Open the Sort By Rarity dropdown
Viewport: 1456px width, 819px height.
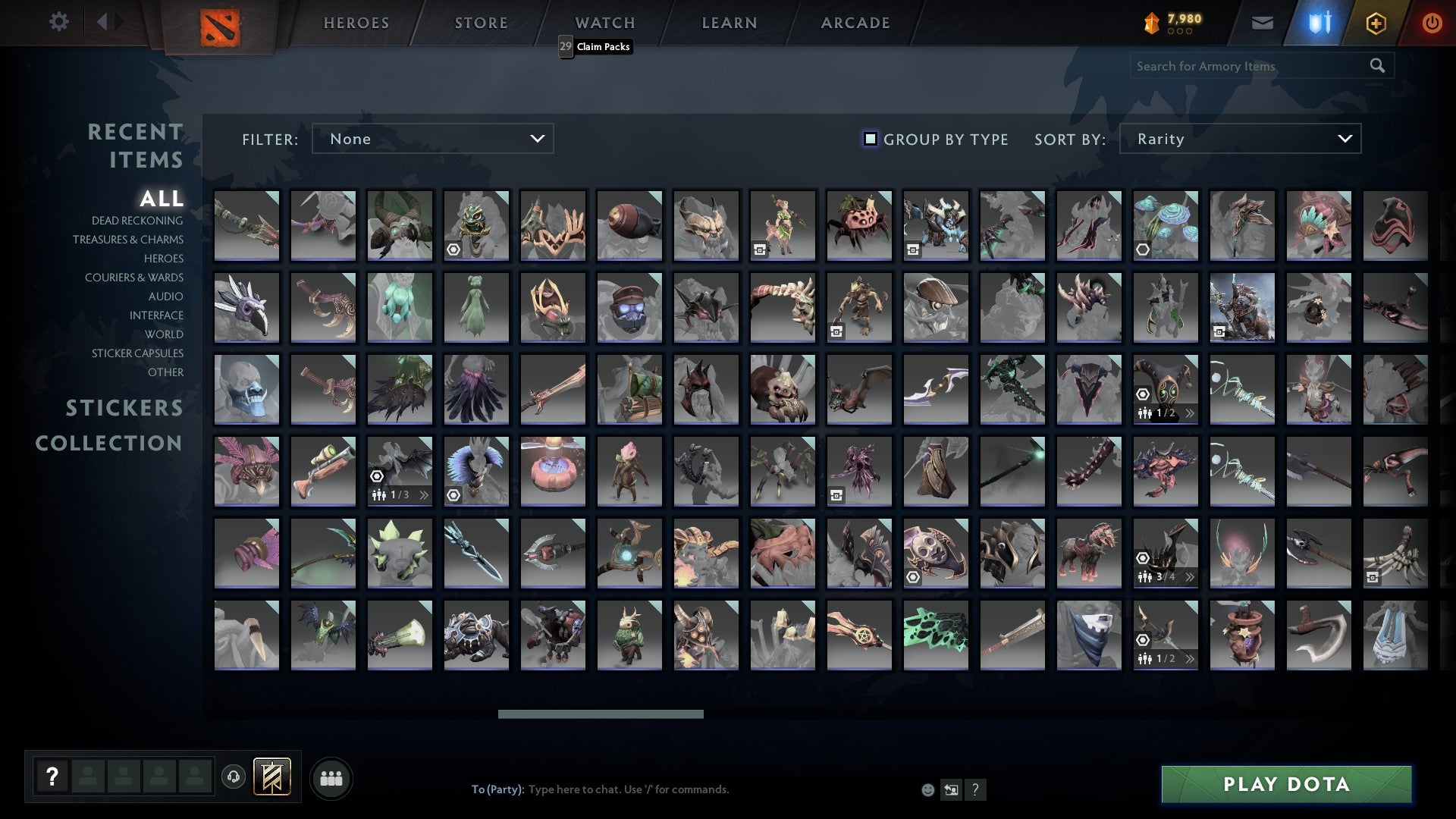(1239, 139)
